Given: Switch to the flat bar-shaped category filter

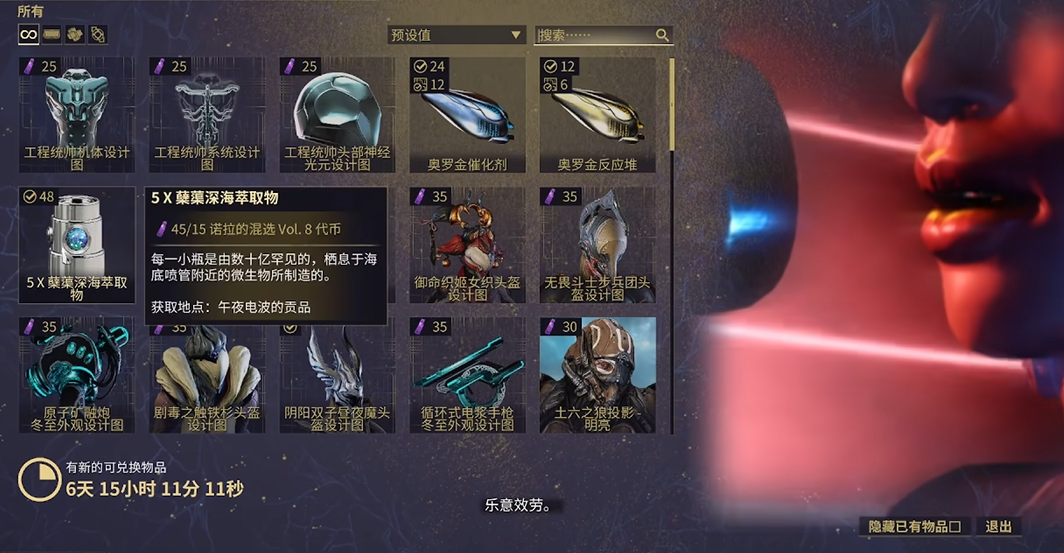Looking at the screenshot, I should point(52,35).
